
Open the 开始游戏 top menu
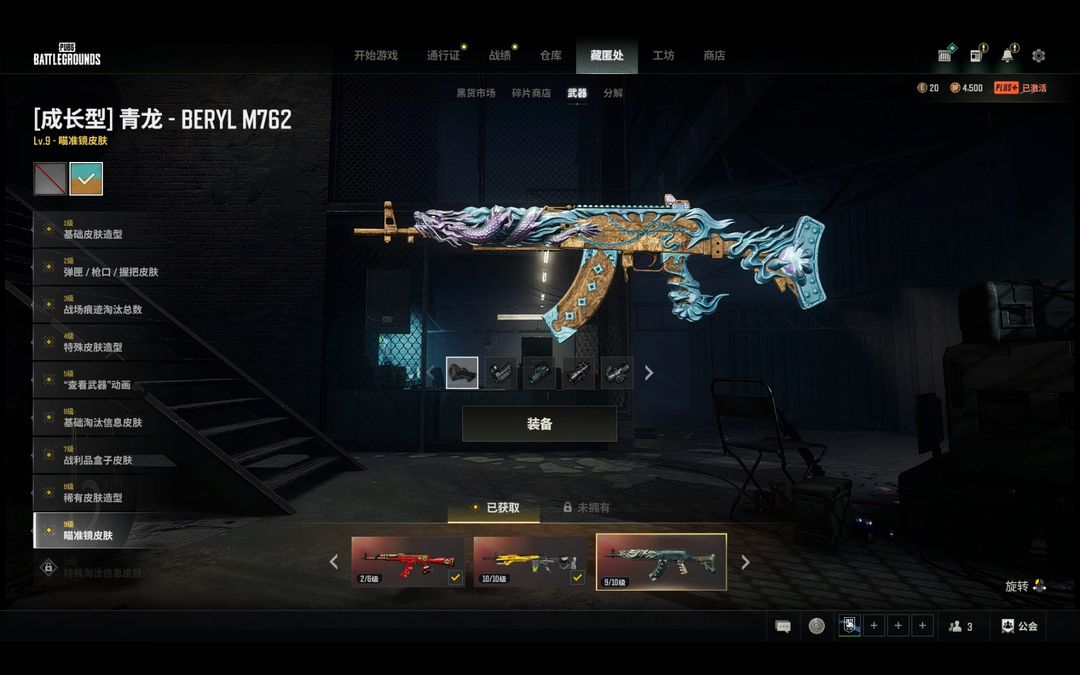[375, 56]
